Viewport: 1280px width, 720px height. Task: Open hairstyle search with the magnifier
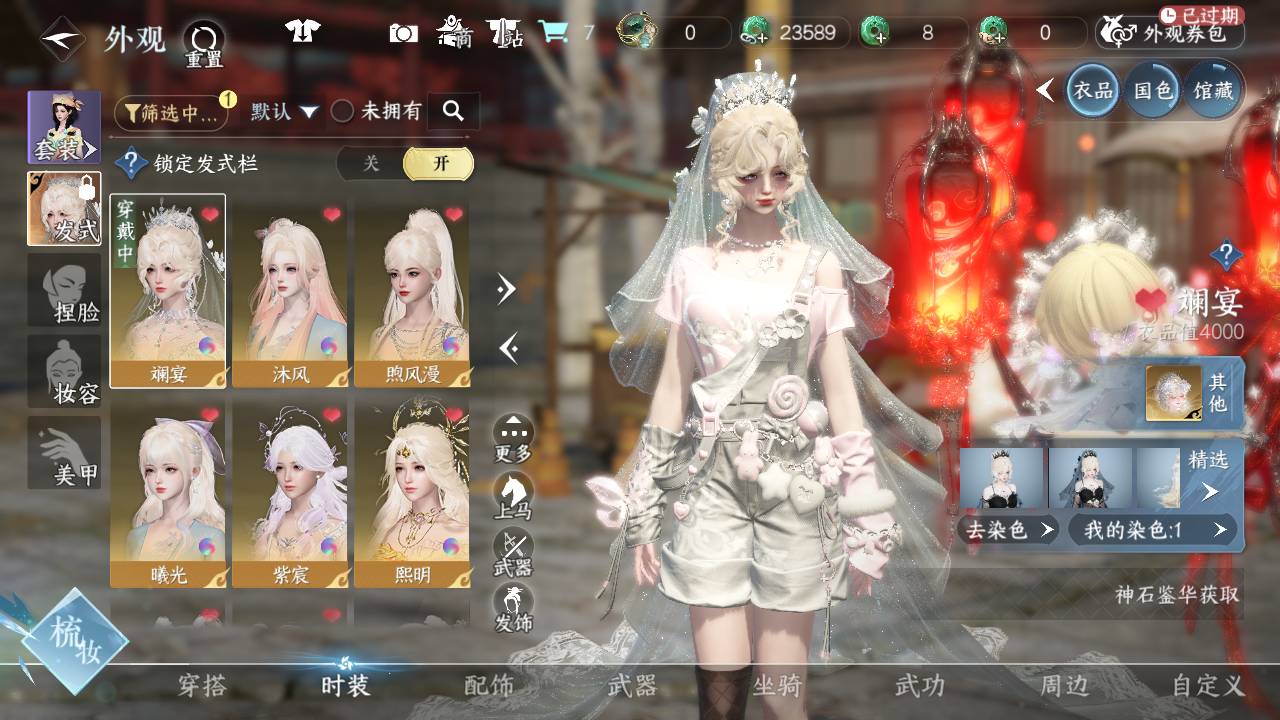pos(453,111)
